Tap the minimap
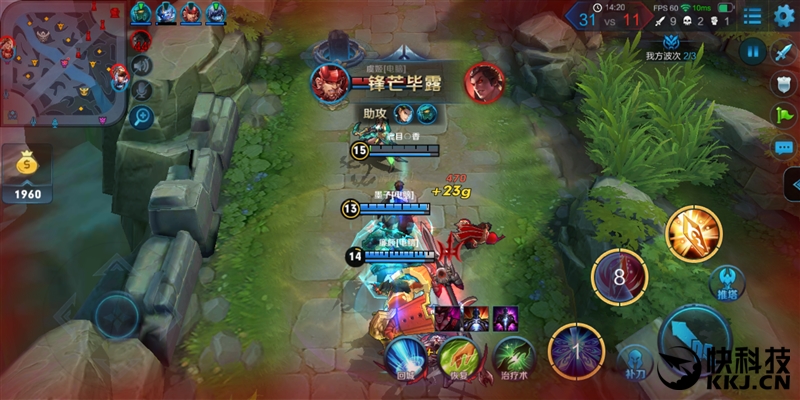Viewport: 800px width, 400px height. [62, 63]
